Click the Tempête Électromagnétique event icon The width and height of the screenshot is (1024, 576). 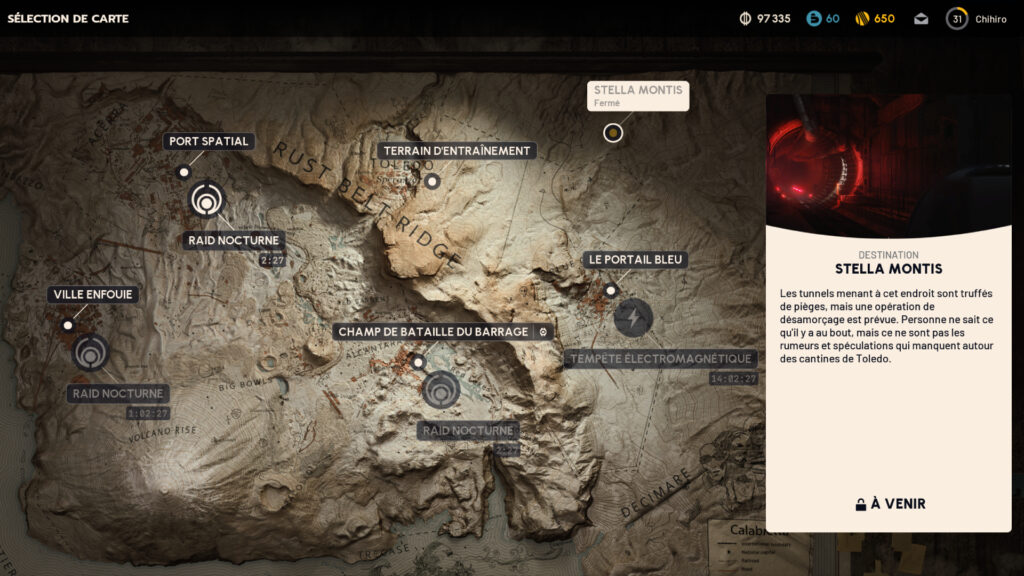tap(632, 318)
